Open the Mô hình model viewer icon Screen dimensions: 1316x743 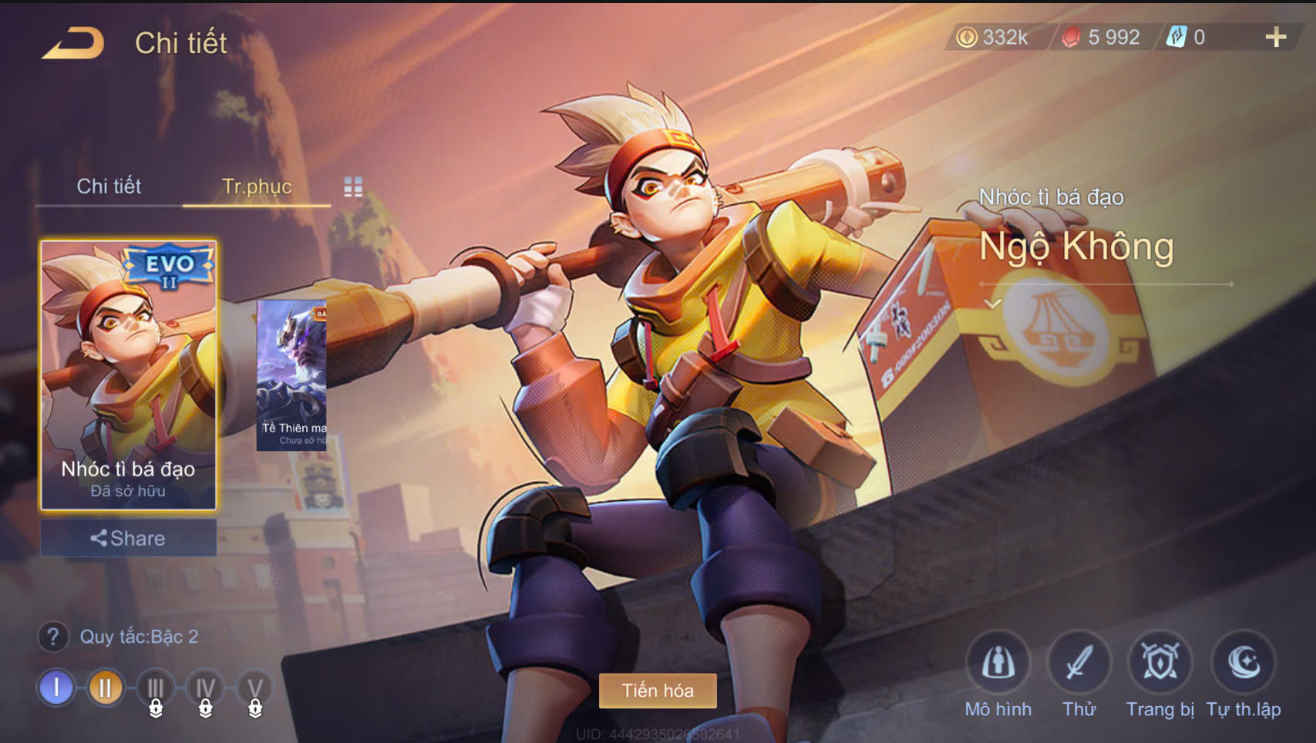[x=997, y=660]
